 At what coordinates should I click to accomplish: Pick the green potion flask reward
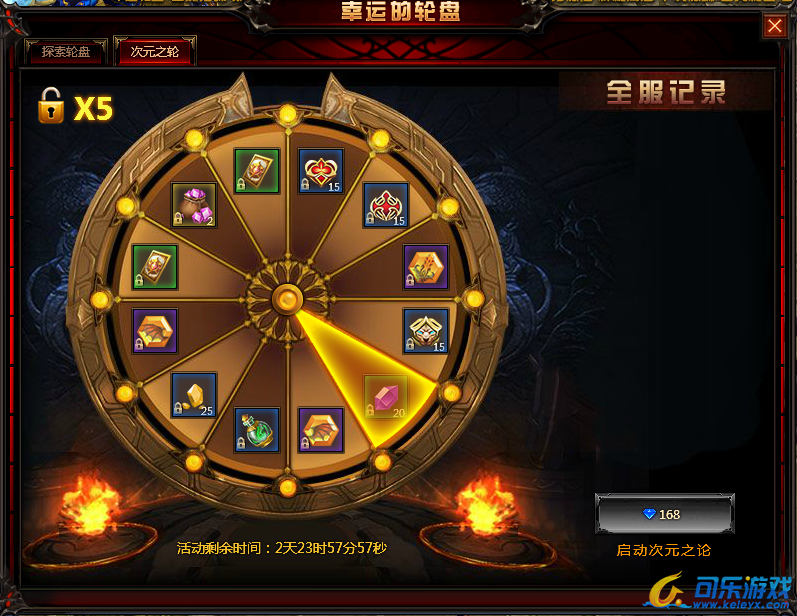pos(256,430)
